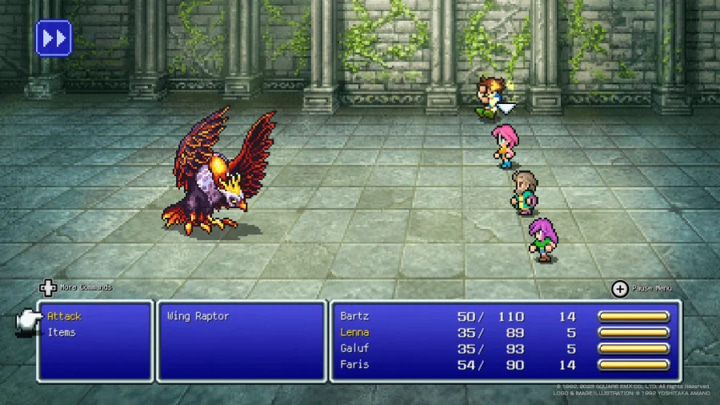Viewport: 720px width, 405px height.
Task: Toggle the fast-forward battle speed button
Action: pos(53,38)
